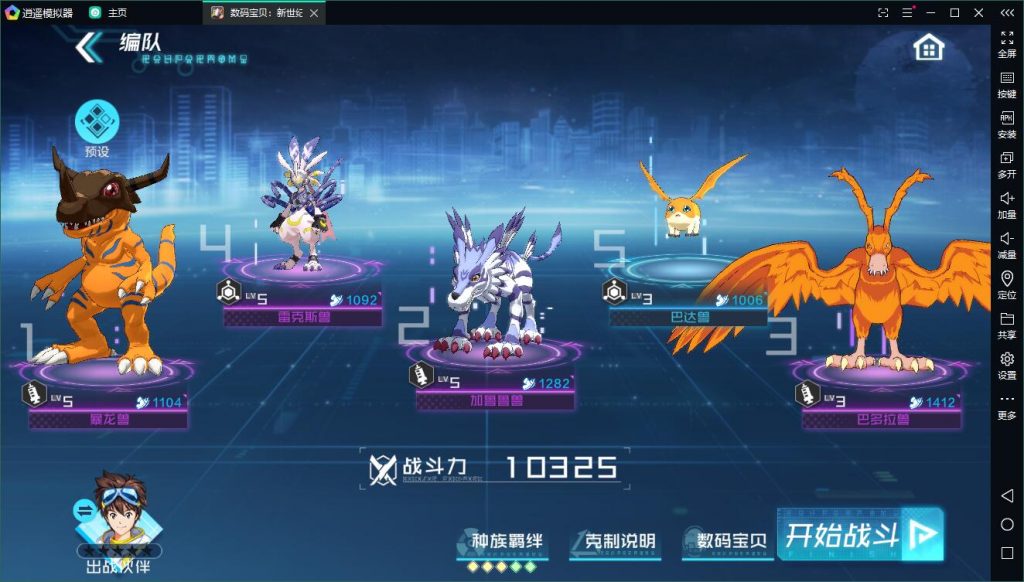Open the home screen via house icon
Screen dimensions: 1024x582
point(929,46)
